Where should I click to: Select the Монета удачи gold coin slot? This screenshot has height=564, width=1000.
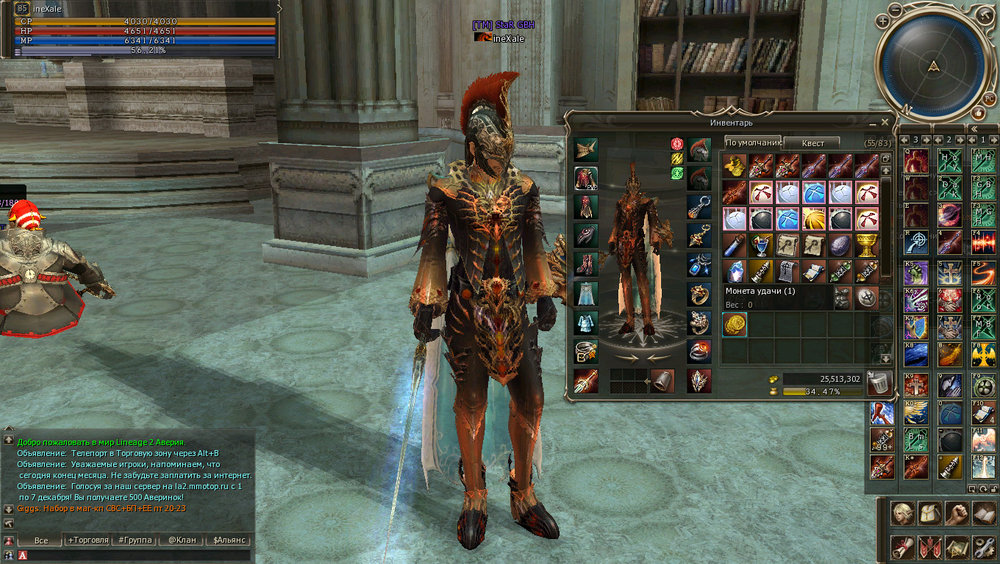(x=735, y=324)
